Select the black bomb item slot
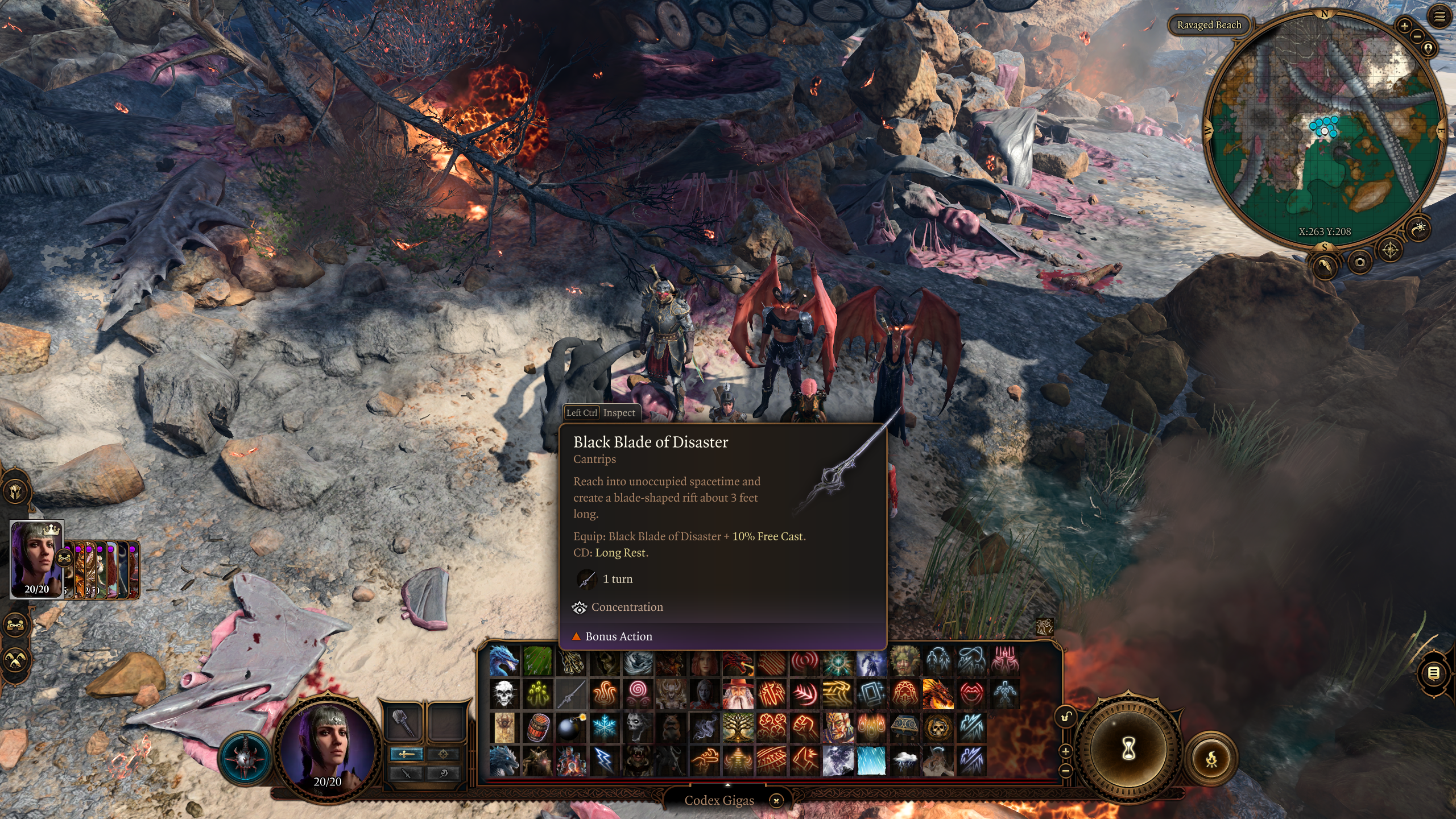1456x819 pixels. [x=570, y=728]
